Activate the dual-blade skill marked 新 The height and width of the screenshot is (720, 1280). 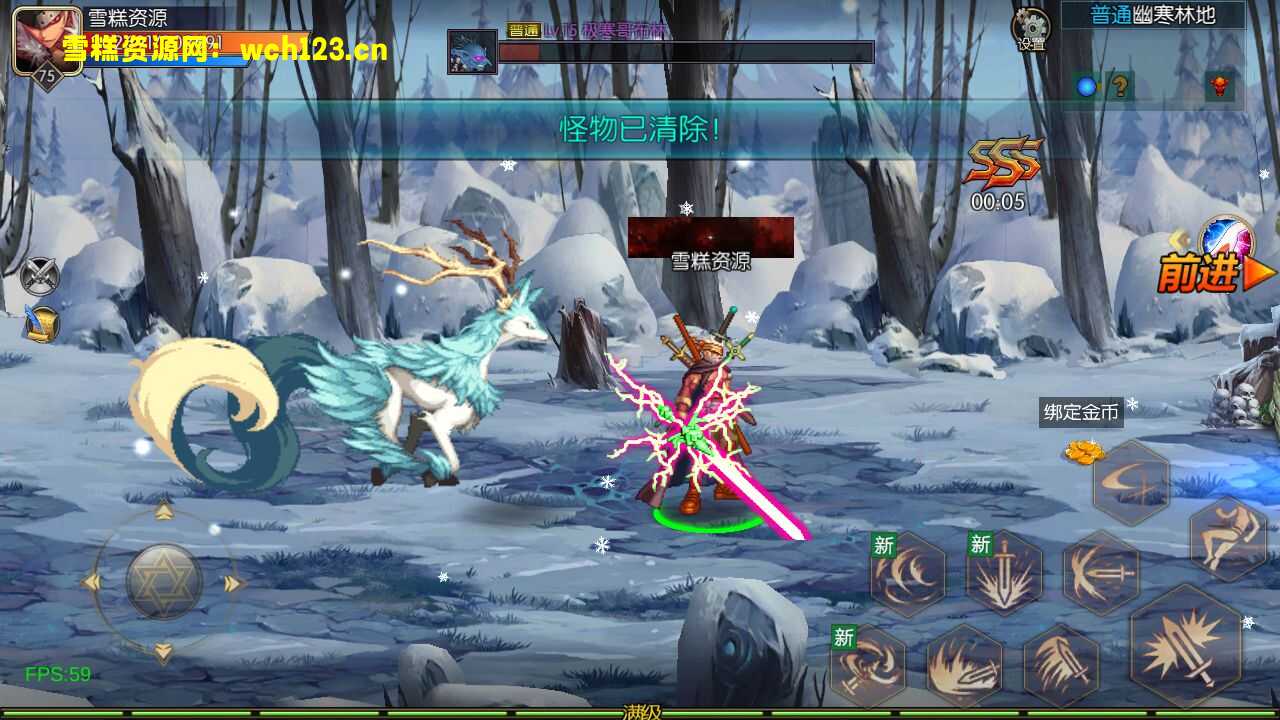coord(867,663)
